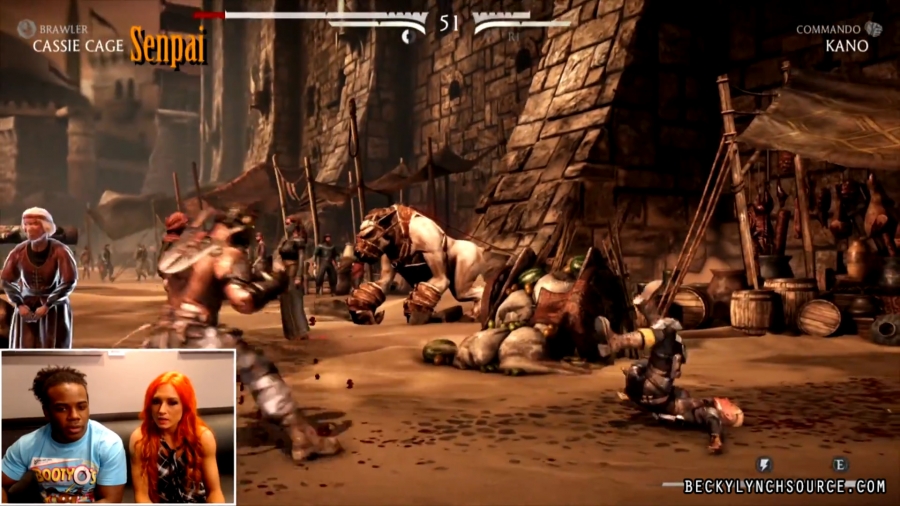Screen dimensions: 900x506
Task: Select the Brawler variation emblem beside Cassie Cage
Action: [x=25, y=29]
